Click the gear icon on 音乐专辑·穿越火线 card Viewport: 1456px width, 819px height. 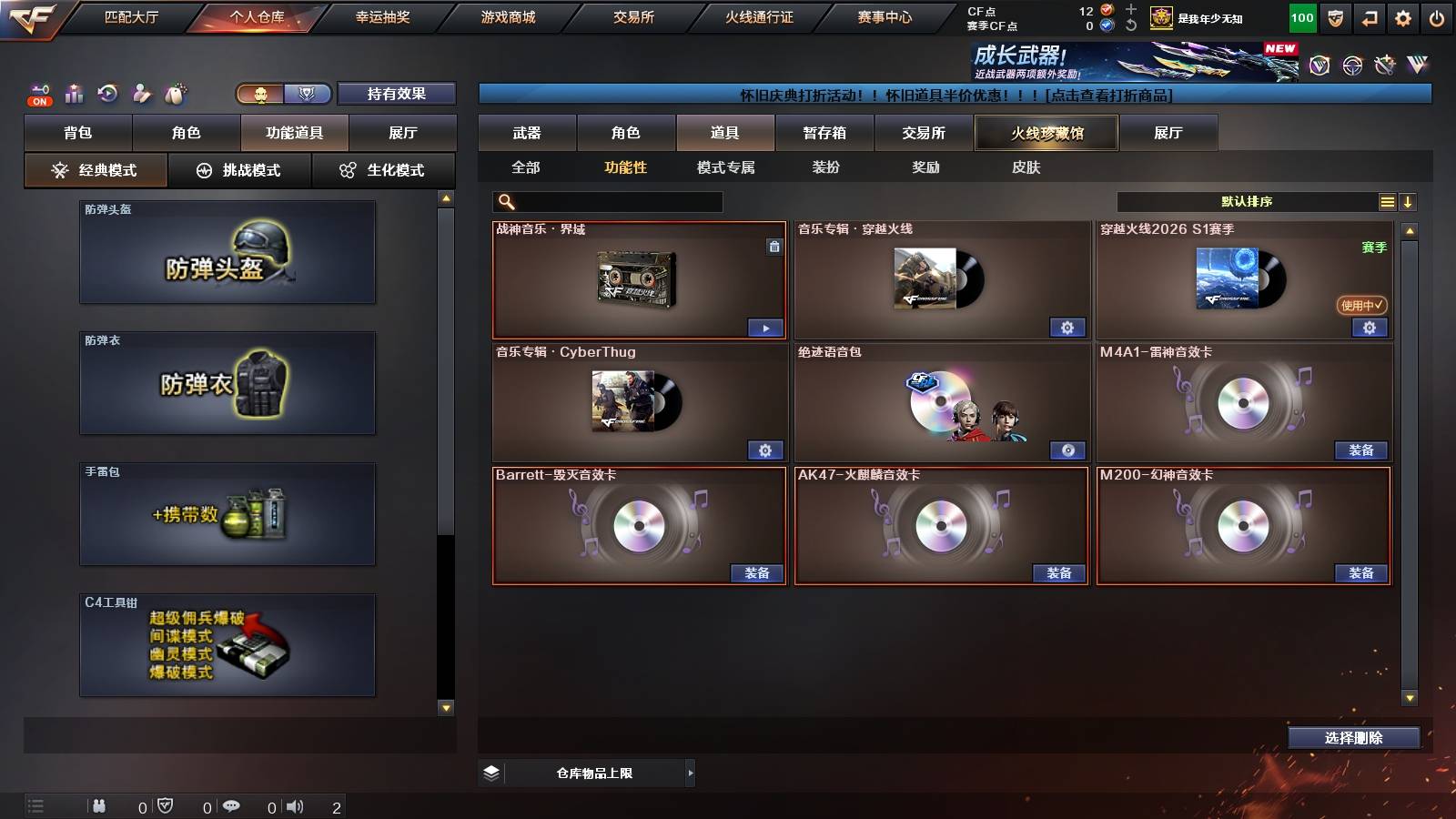pyautogui.click(x=1067, y=327)
